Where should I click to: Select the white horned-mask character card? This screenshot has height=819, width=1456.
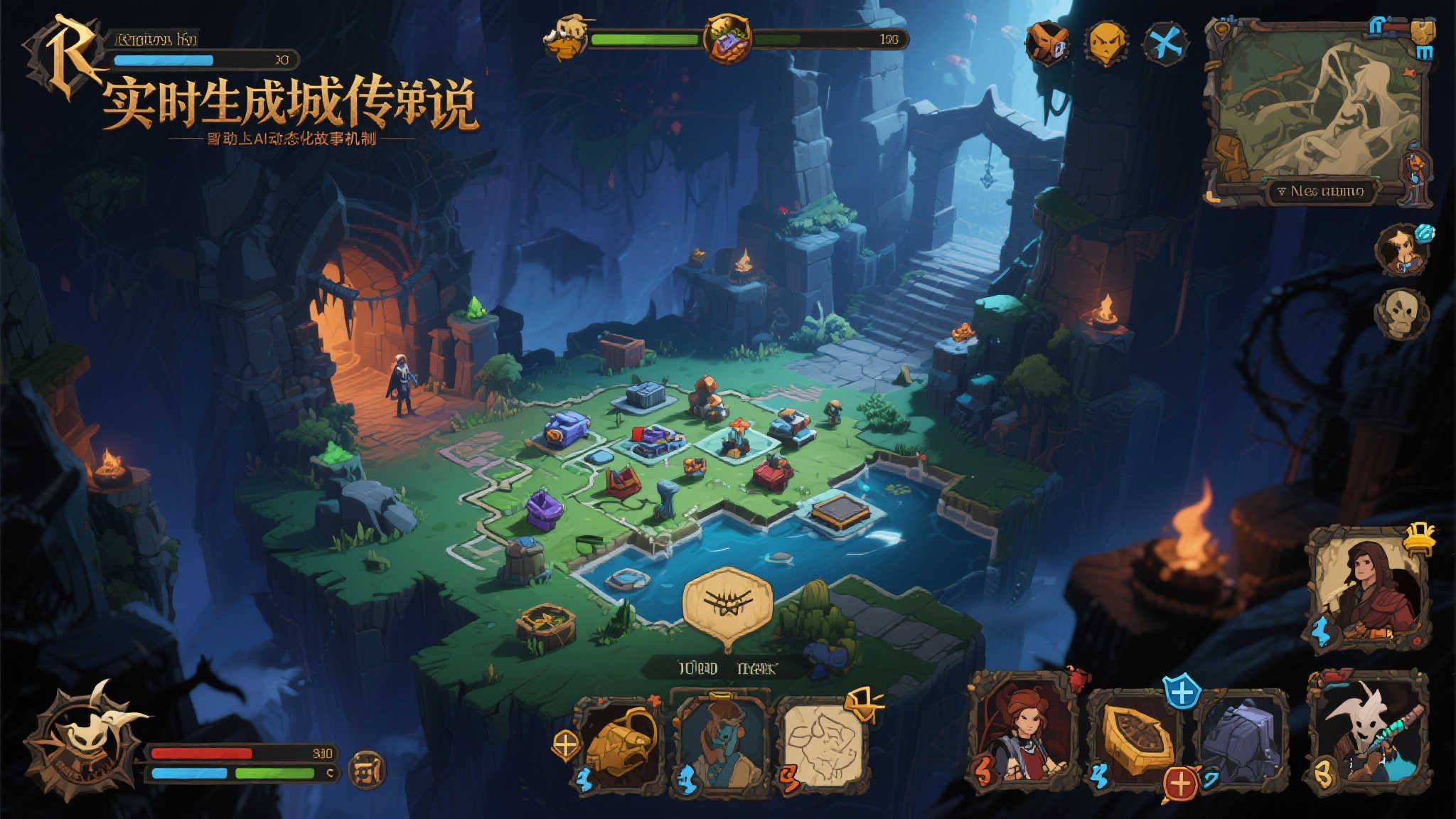tap(1366, 732)
